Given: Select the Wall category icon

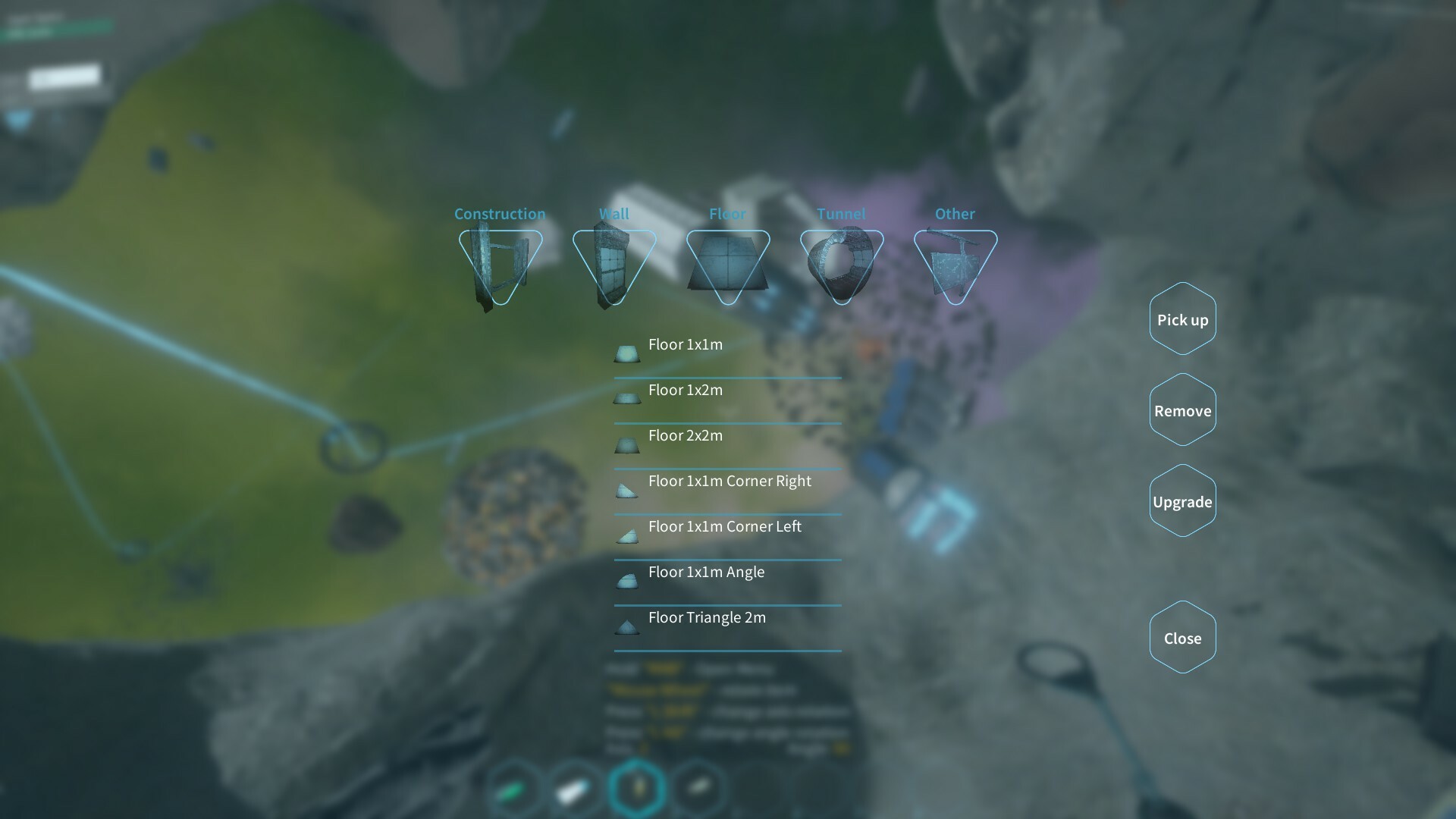Looking at the screenshot, I should (x=613, y=262).
